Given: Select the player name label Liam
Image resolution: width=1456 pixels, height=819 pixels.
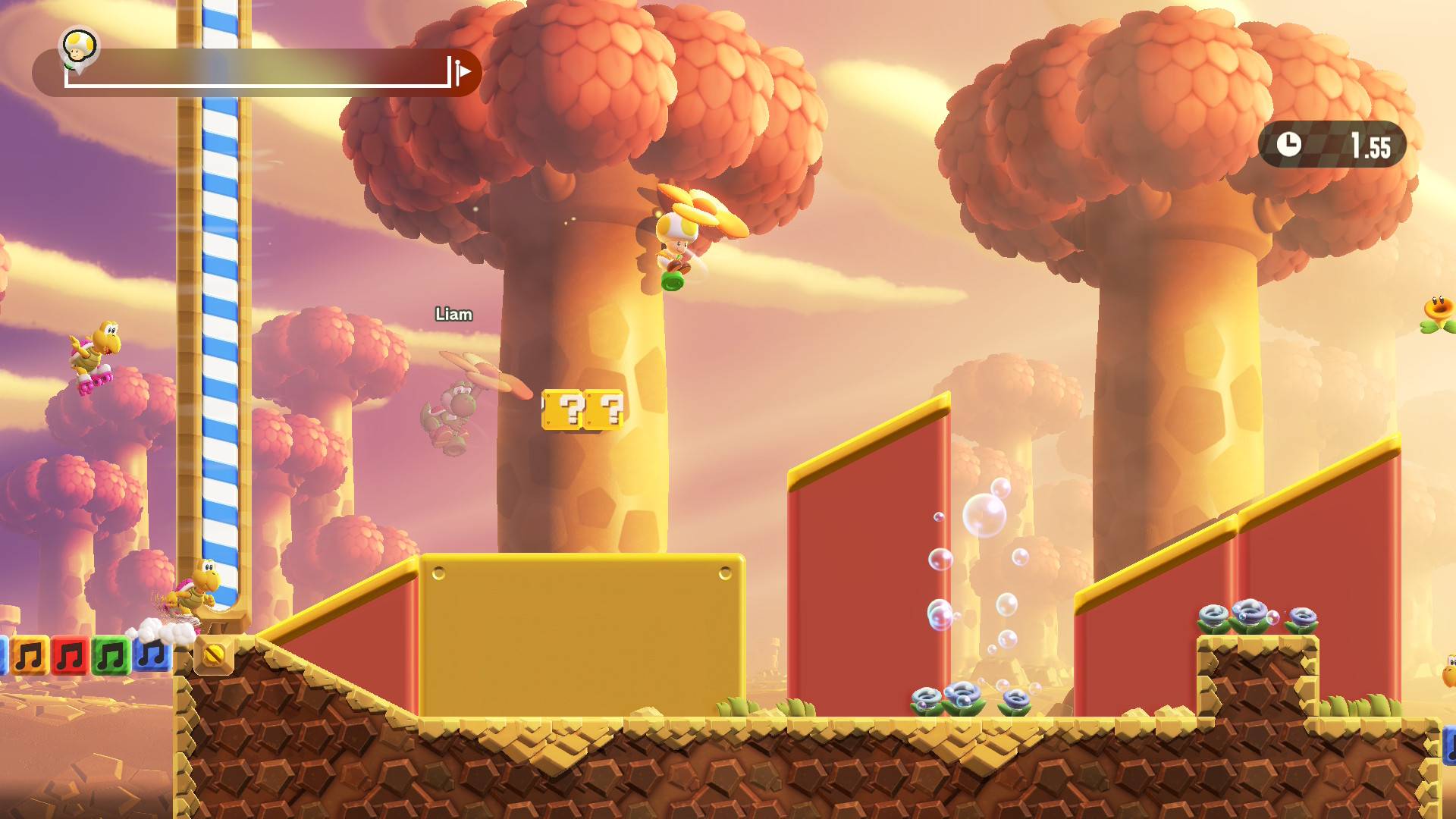Looking at the screenshot, I should point(453,313).
